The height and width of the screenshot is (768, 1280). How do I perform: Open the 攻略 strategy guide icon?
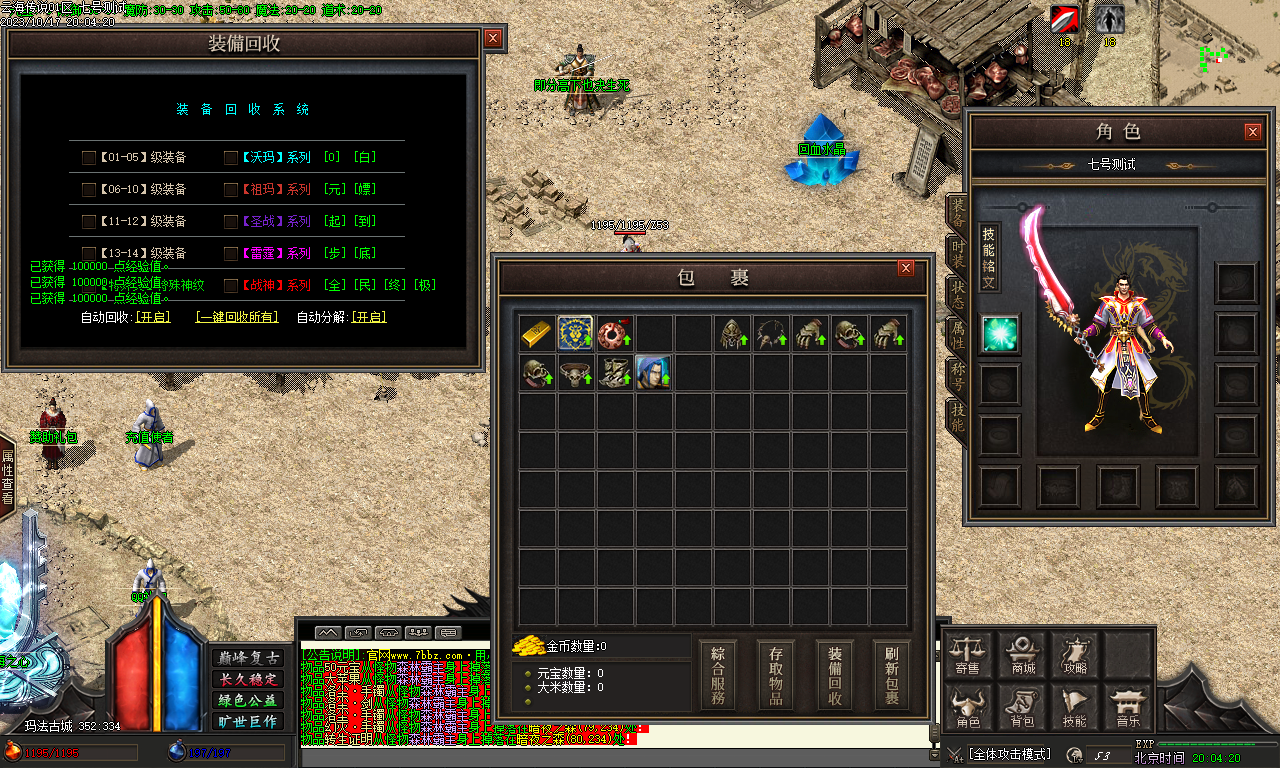(1078, 655)
